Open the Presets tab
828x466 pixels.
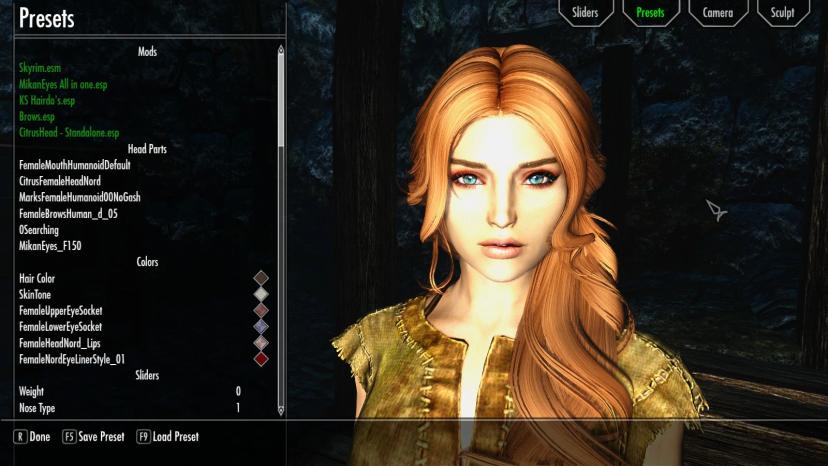click(650, 13)
